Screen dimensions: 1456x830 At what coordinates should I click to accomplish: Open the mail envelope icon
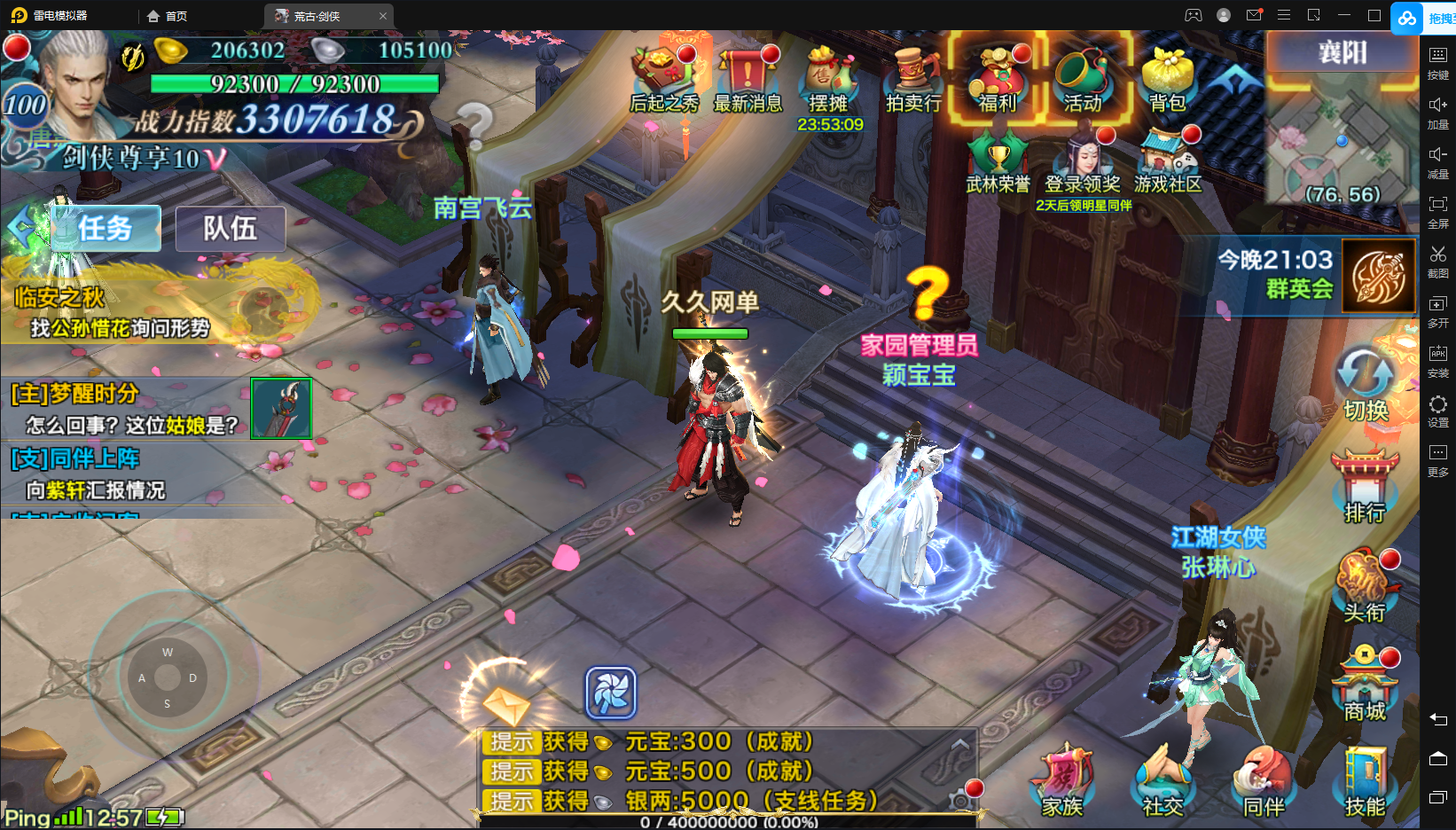(x=506, y=705)
